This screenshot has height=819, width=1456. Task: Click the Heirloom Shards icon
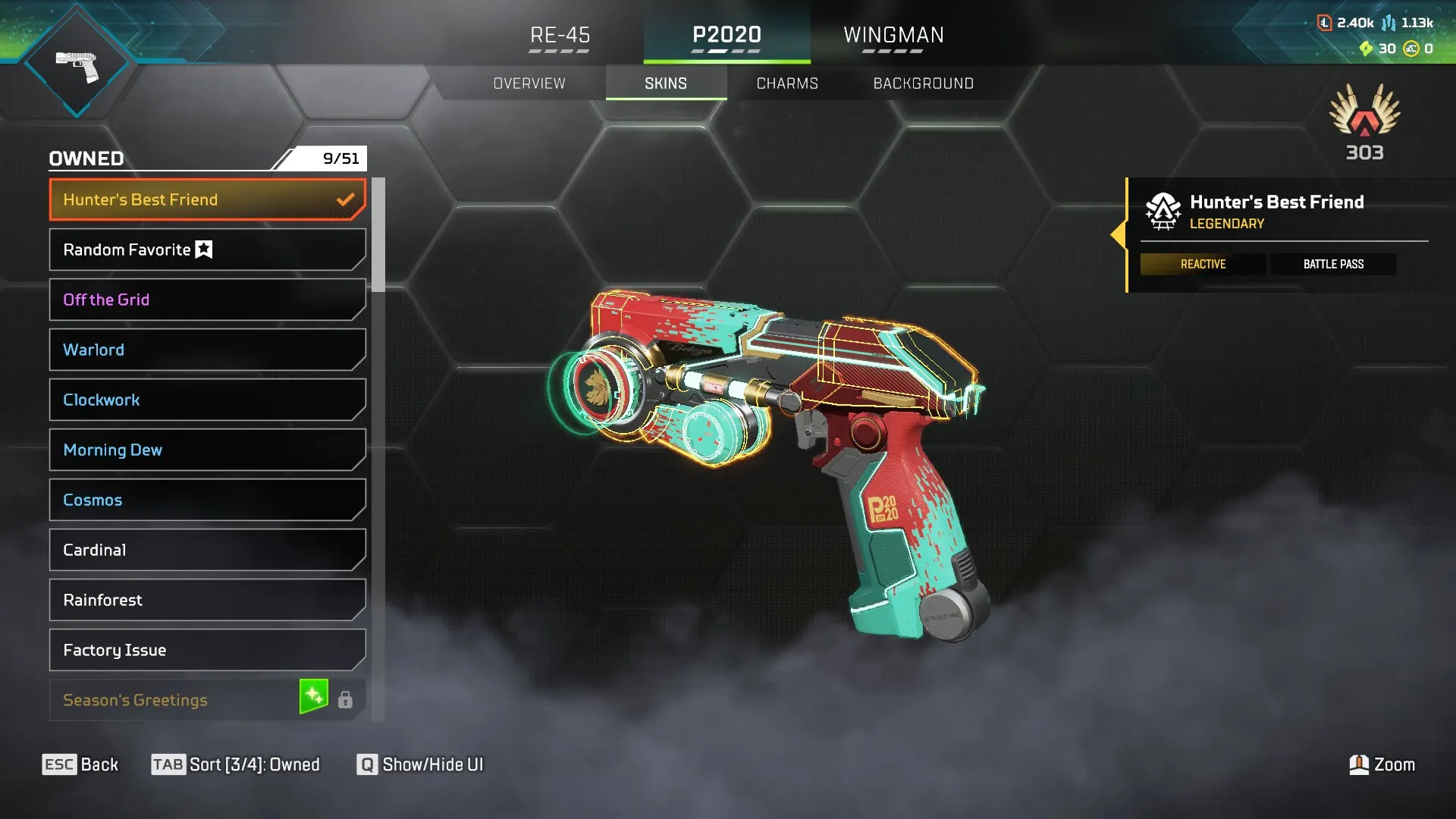pyautogui.click(x=1367, y=49)
